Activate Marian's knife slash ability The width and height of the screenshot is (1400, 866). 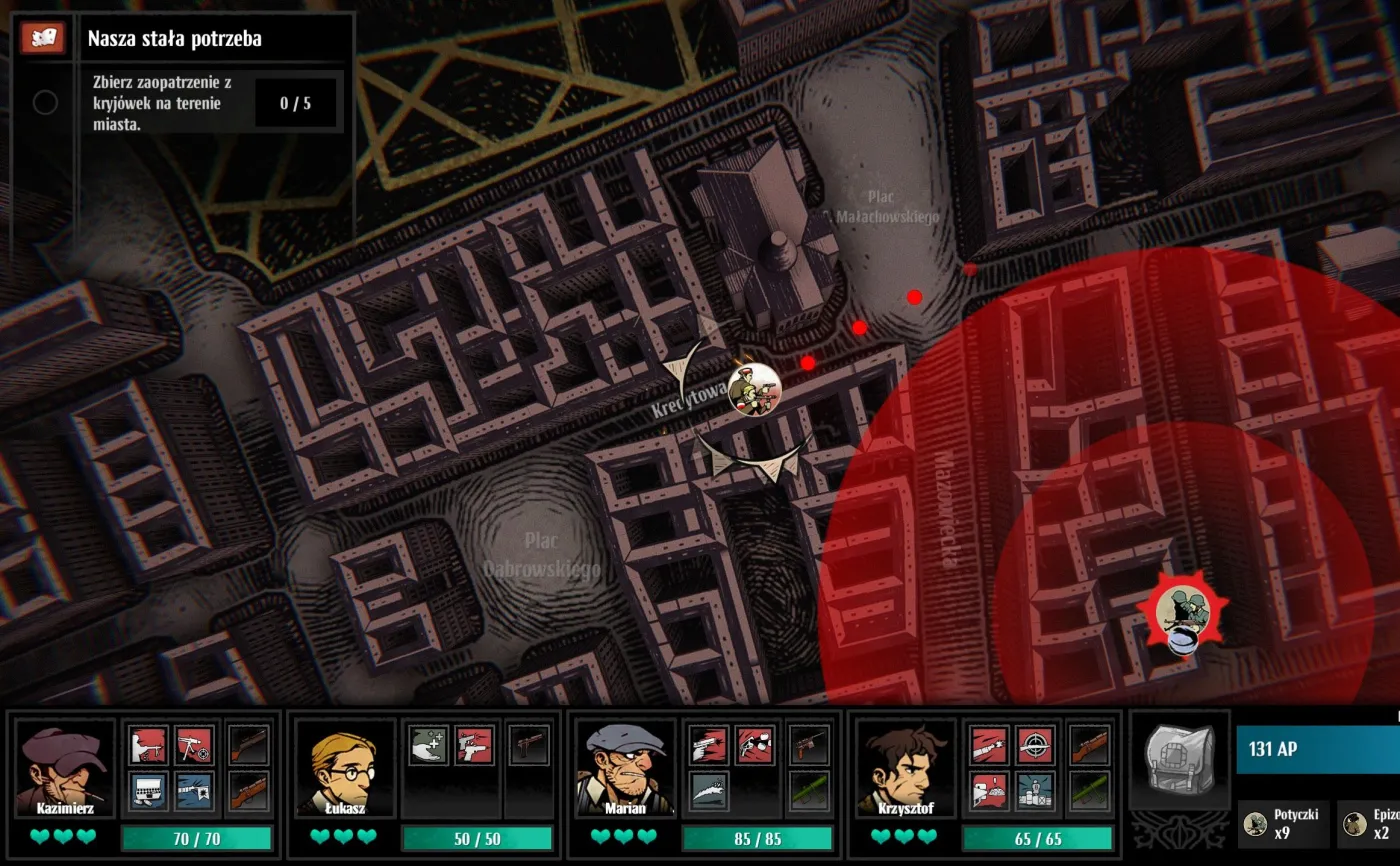pos(709,791)
